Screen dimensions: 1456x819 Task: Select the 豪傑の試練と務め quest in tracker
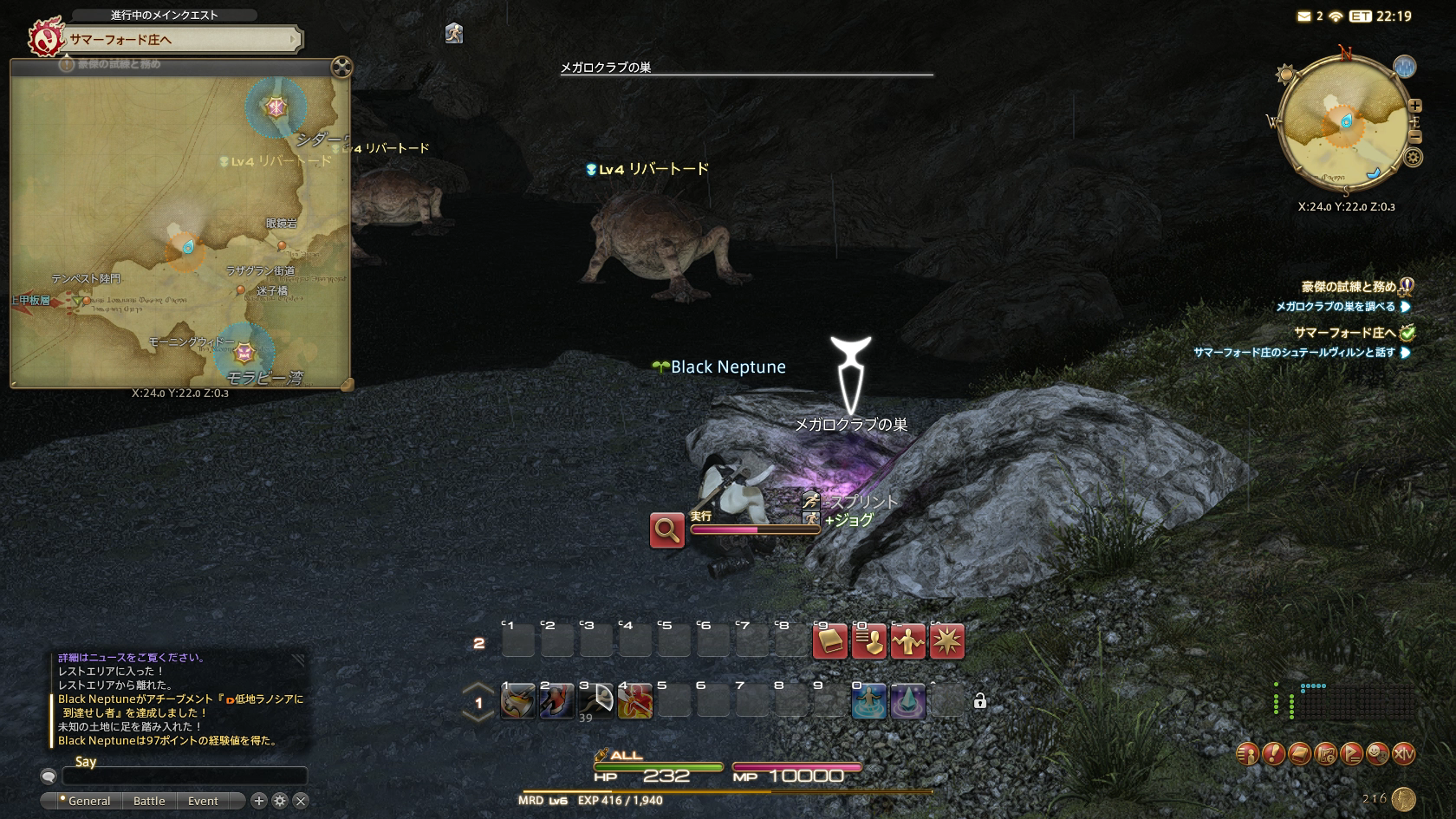[x=1348, y=287]
